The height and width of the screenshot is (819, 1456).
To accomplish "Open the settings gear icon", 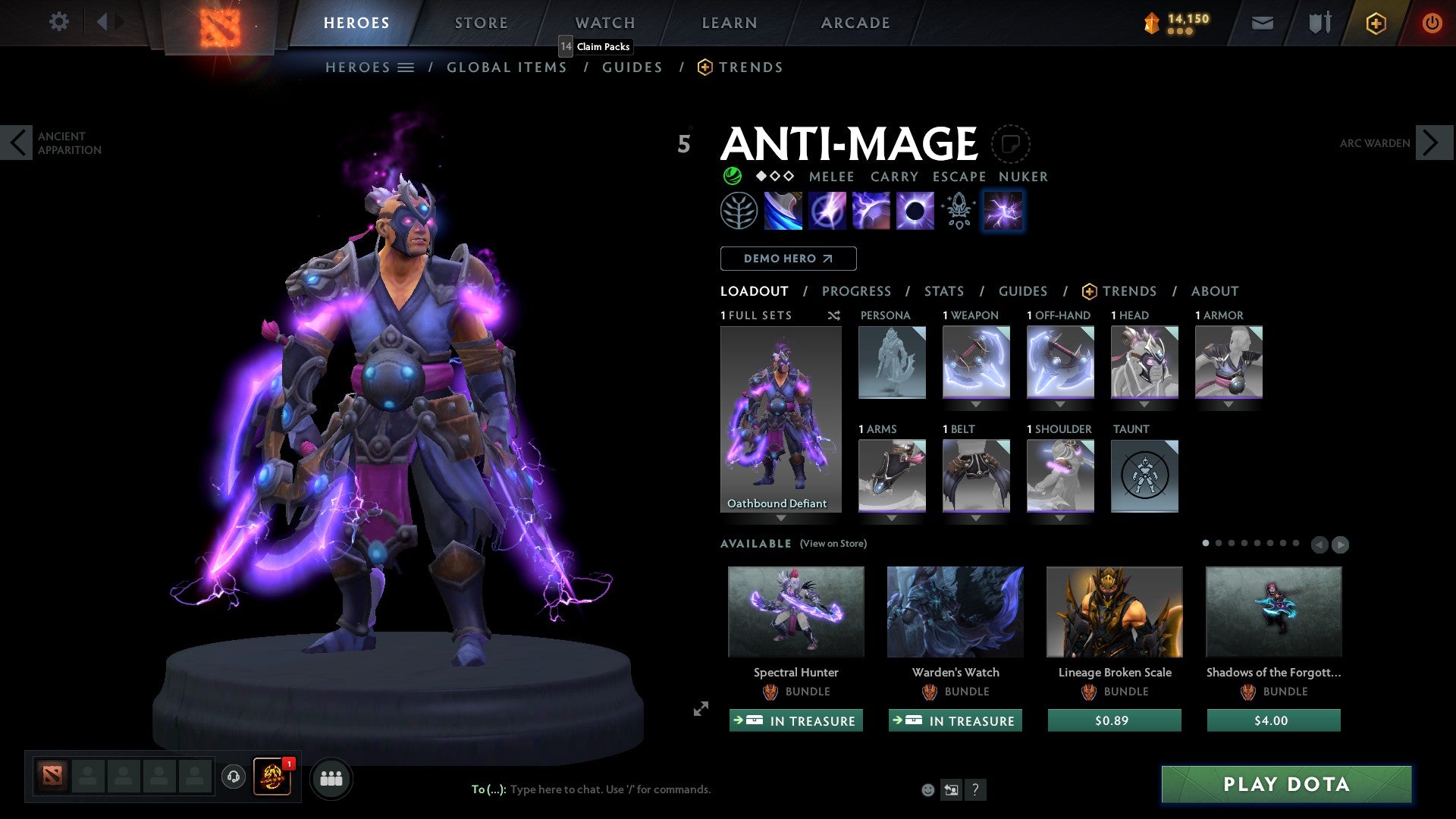I will pos(59,22).
